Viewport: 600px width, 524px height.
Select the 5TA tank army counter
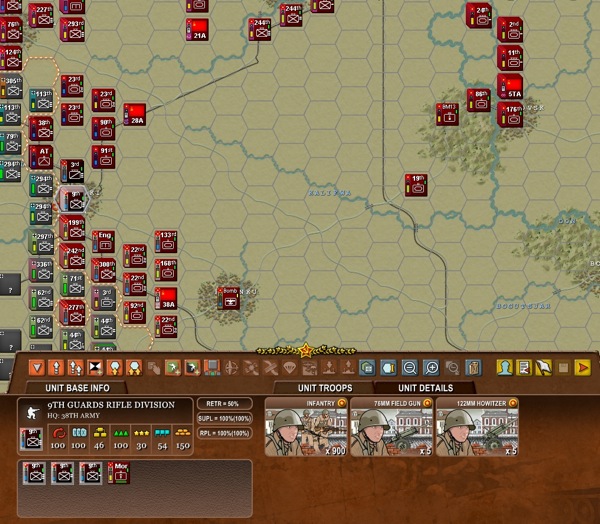[512, 85]
